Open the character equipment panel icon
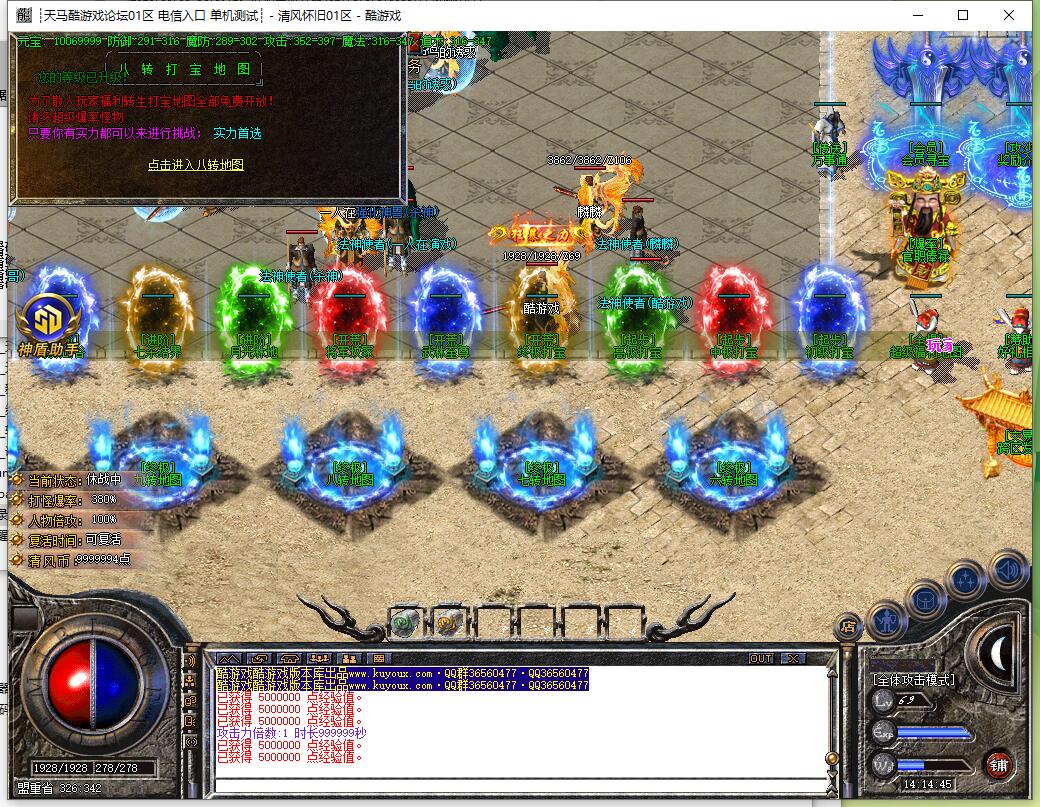 (x=886, y=620)
